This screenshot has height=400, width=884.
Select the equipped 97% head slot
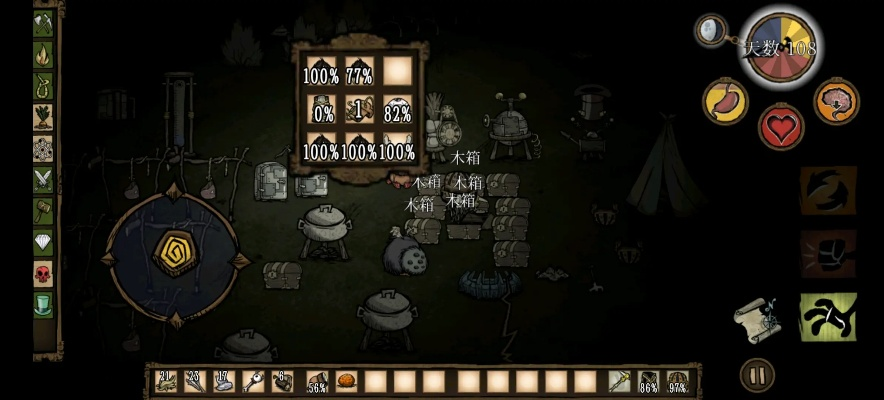677,381
